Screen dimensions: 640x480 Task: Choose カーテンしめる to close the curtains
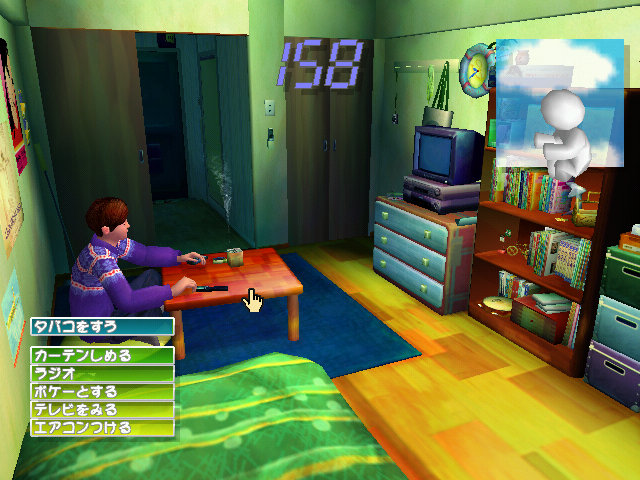coord(102,355)
